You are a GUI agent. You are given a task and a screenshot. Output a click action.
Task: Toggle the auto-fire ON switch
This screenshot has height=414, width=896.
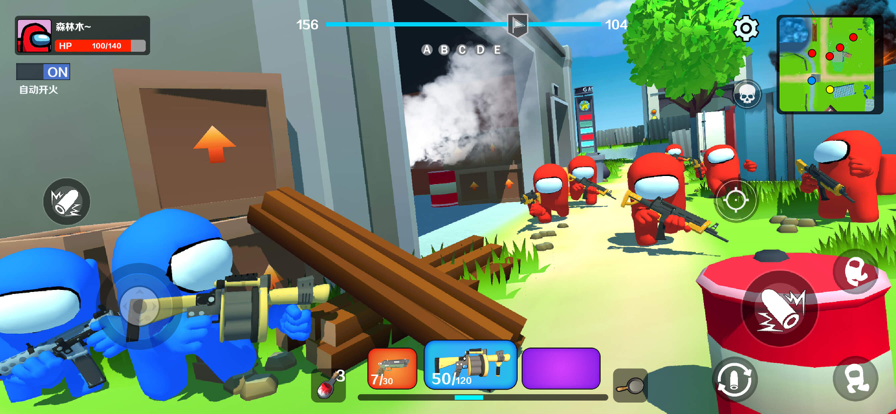click(43, 72)
